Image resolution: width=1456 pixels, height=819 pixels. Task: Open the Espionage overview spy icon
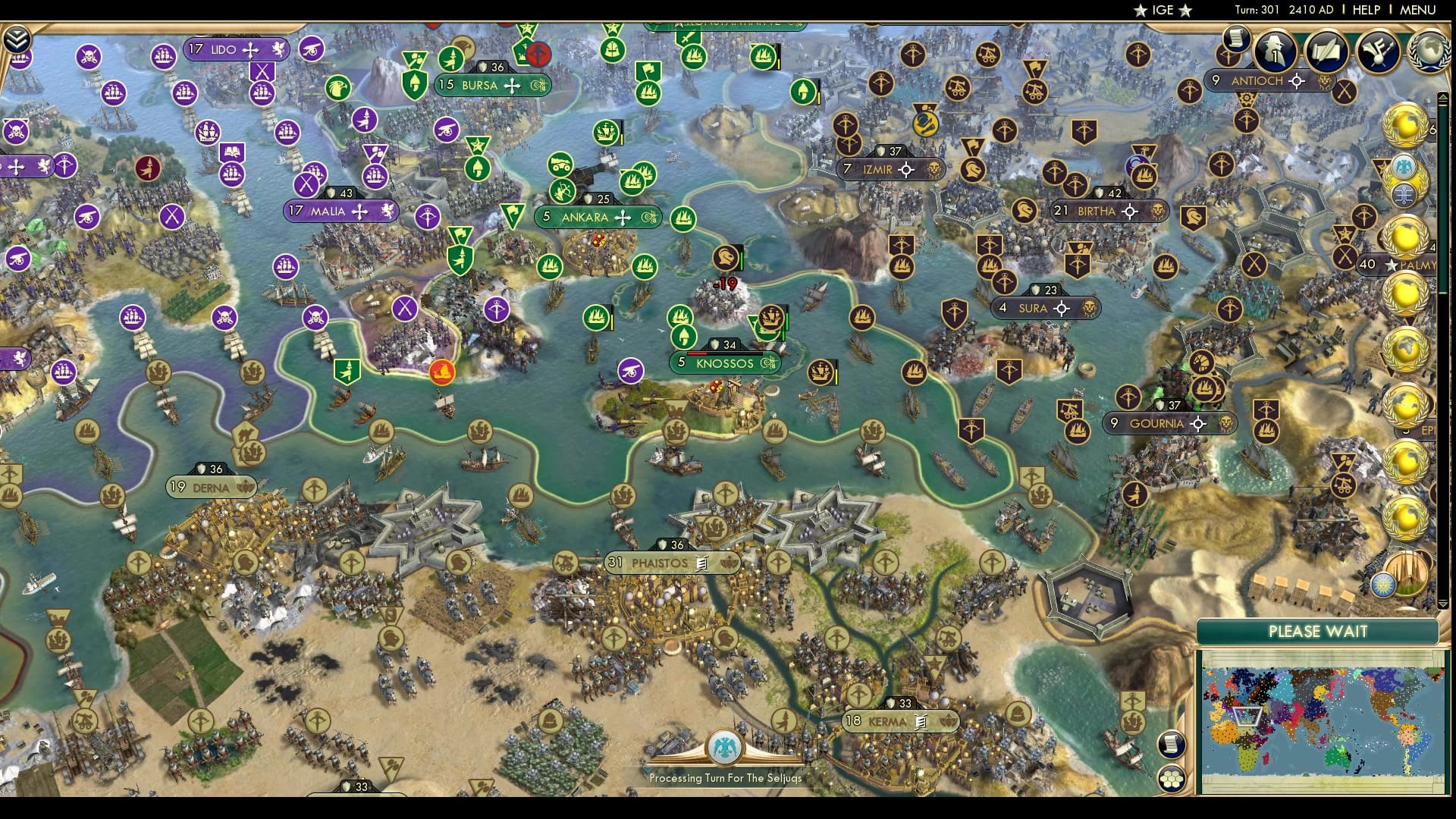1275,52
